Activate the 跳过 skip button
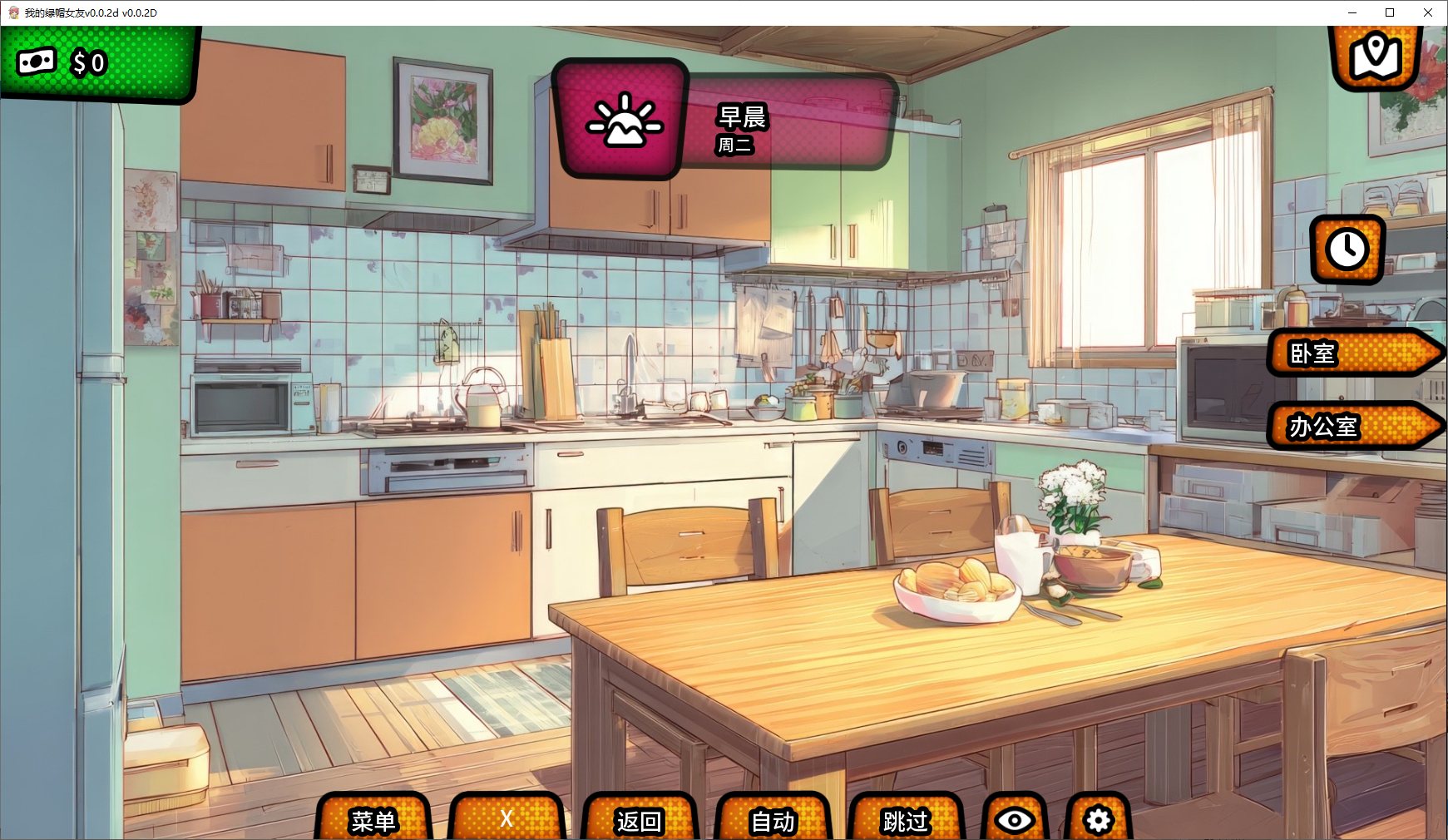This screenshot has width=1448, height=840. (906, 820)
